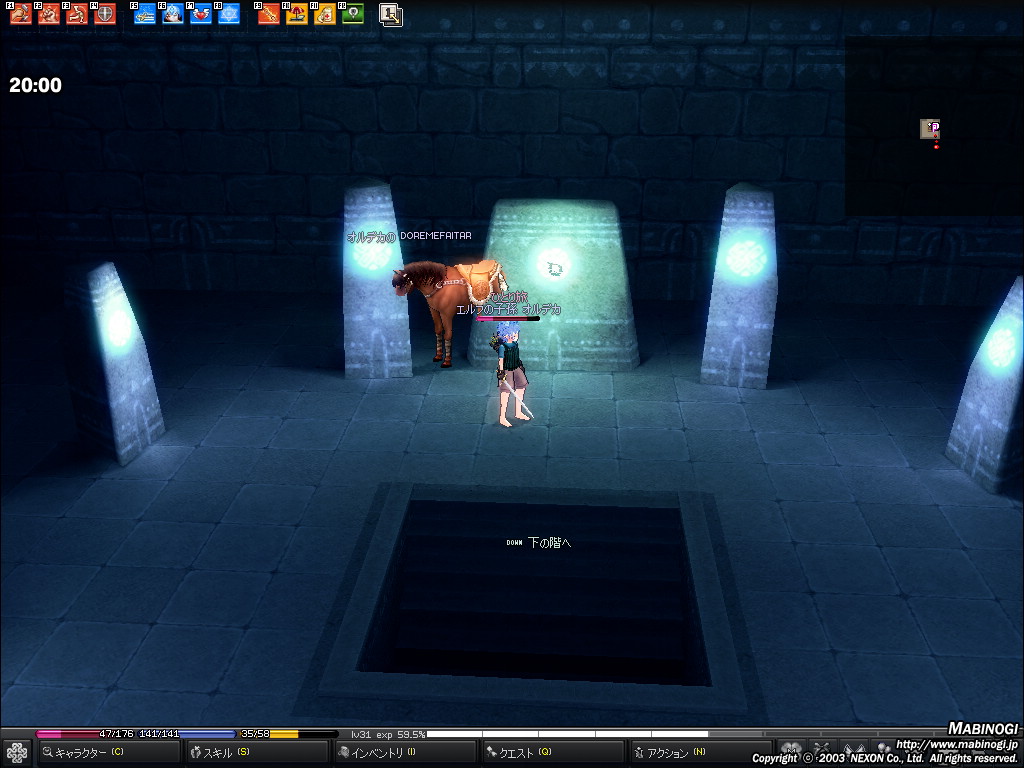
Task: Activate the F5 blue sword skill
Action: tap(145, 14)
